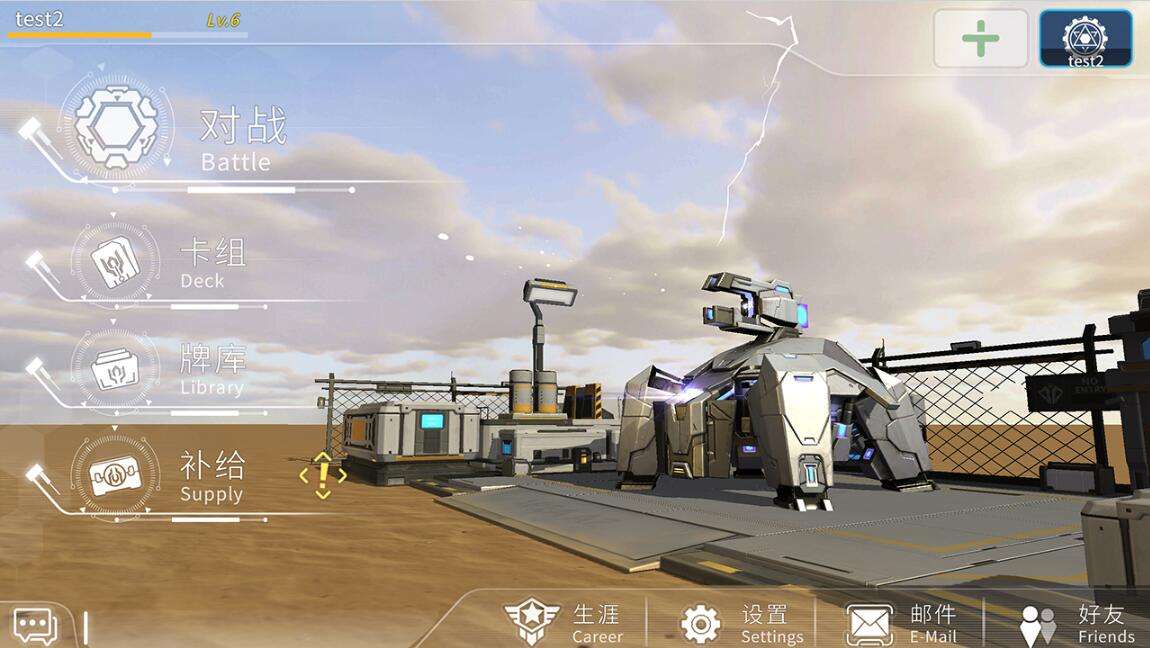Click the yellow exclamation alert marker
Viewport: 1150px width, 648px height.
322,475
